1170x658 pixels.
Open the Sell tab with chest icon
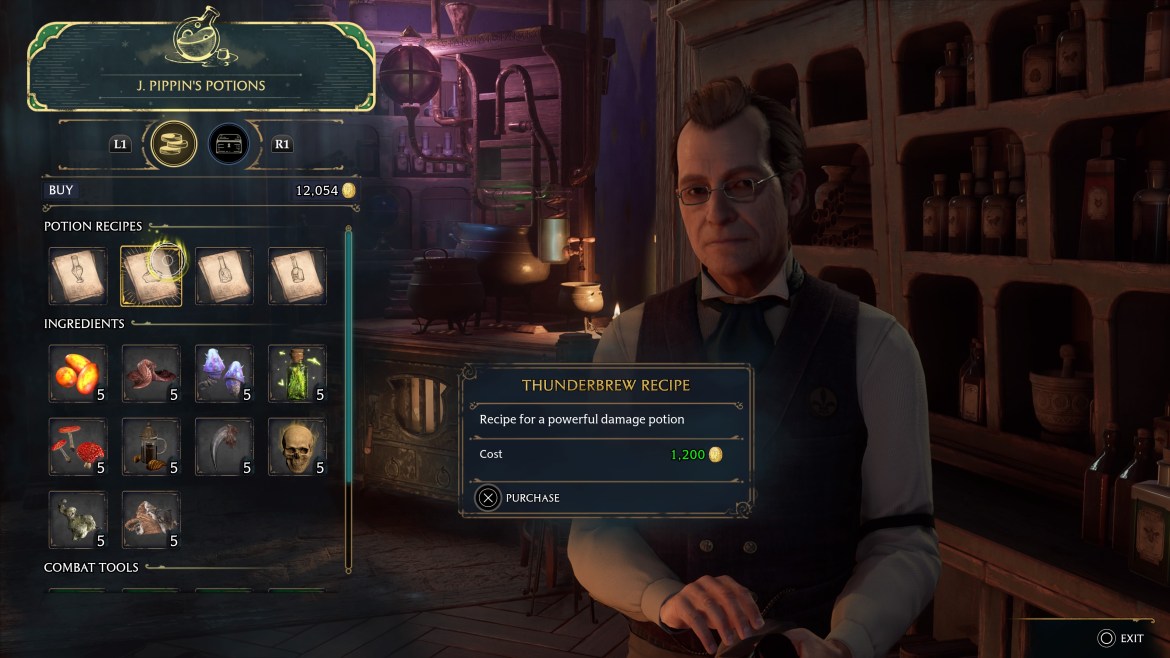click(229, 144)
